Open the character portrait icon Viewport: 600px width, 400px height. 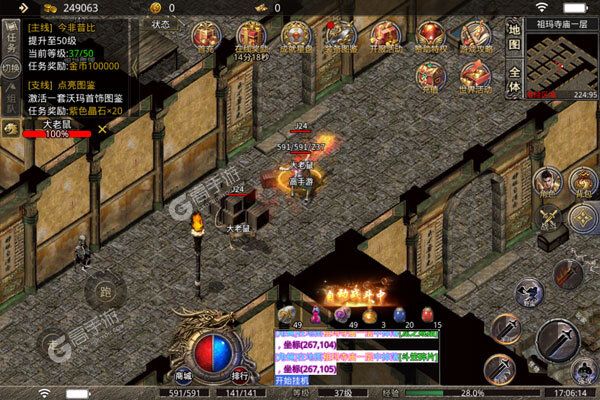[545, 181]
